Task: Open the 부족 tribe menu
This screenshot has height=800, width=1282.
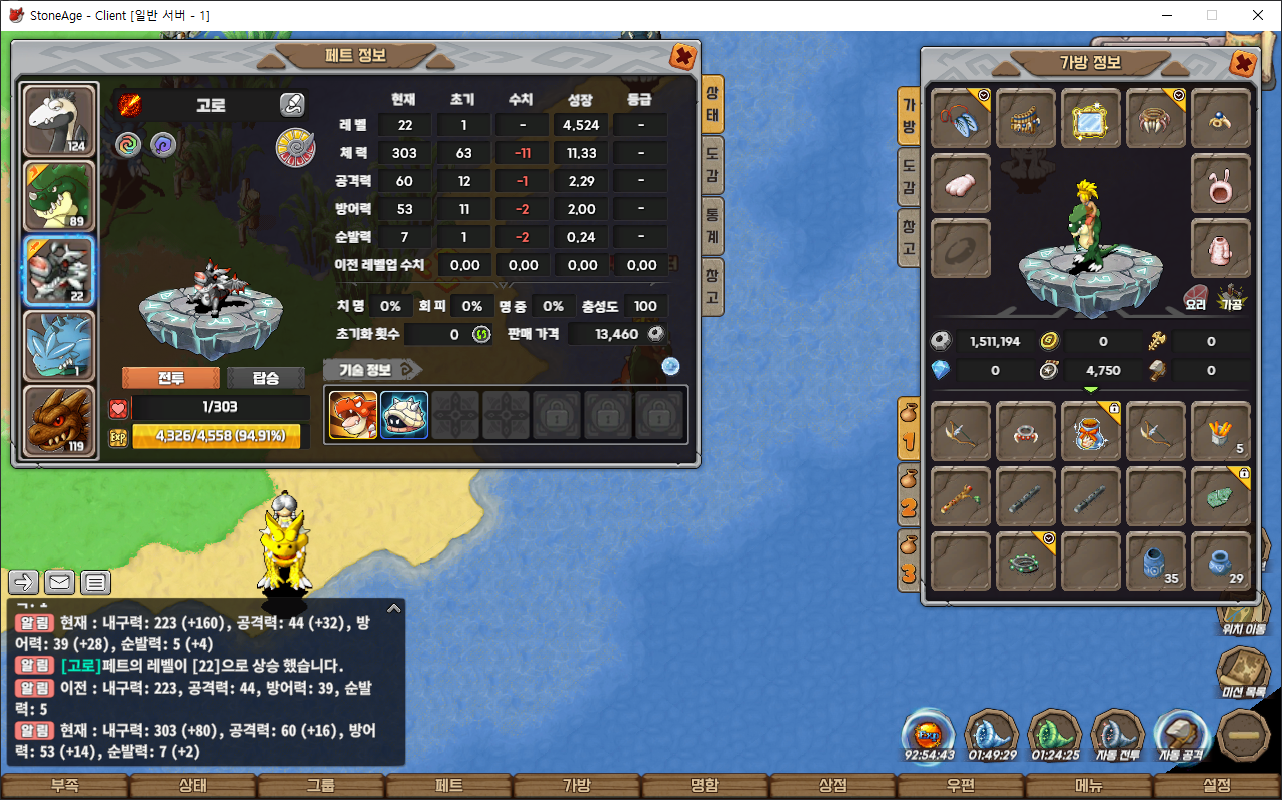Action: tap(65, 786)
